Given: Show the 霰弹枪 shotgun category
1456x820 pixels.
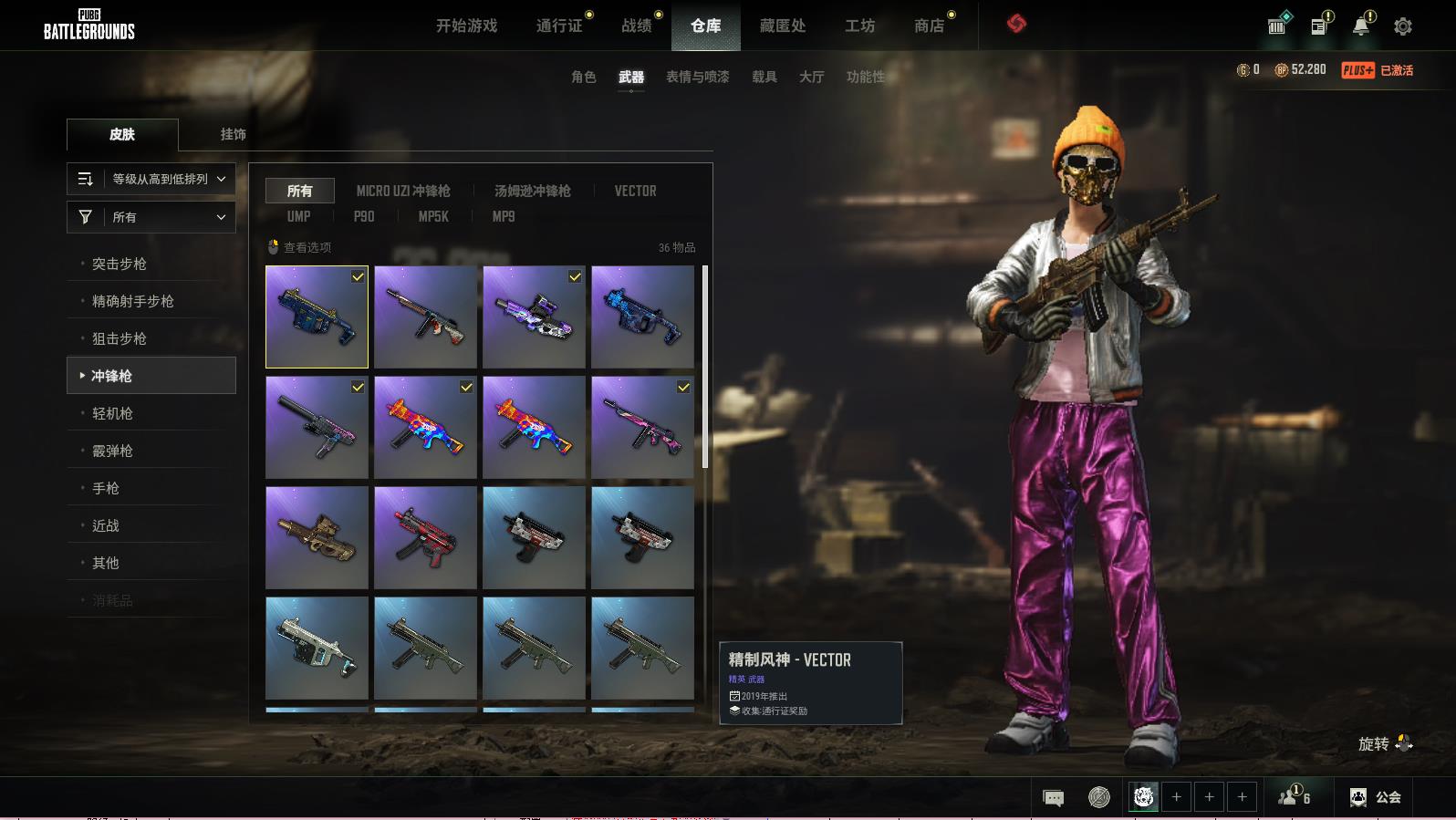Looking at the screenshot, I should [112, 451].
